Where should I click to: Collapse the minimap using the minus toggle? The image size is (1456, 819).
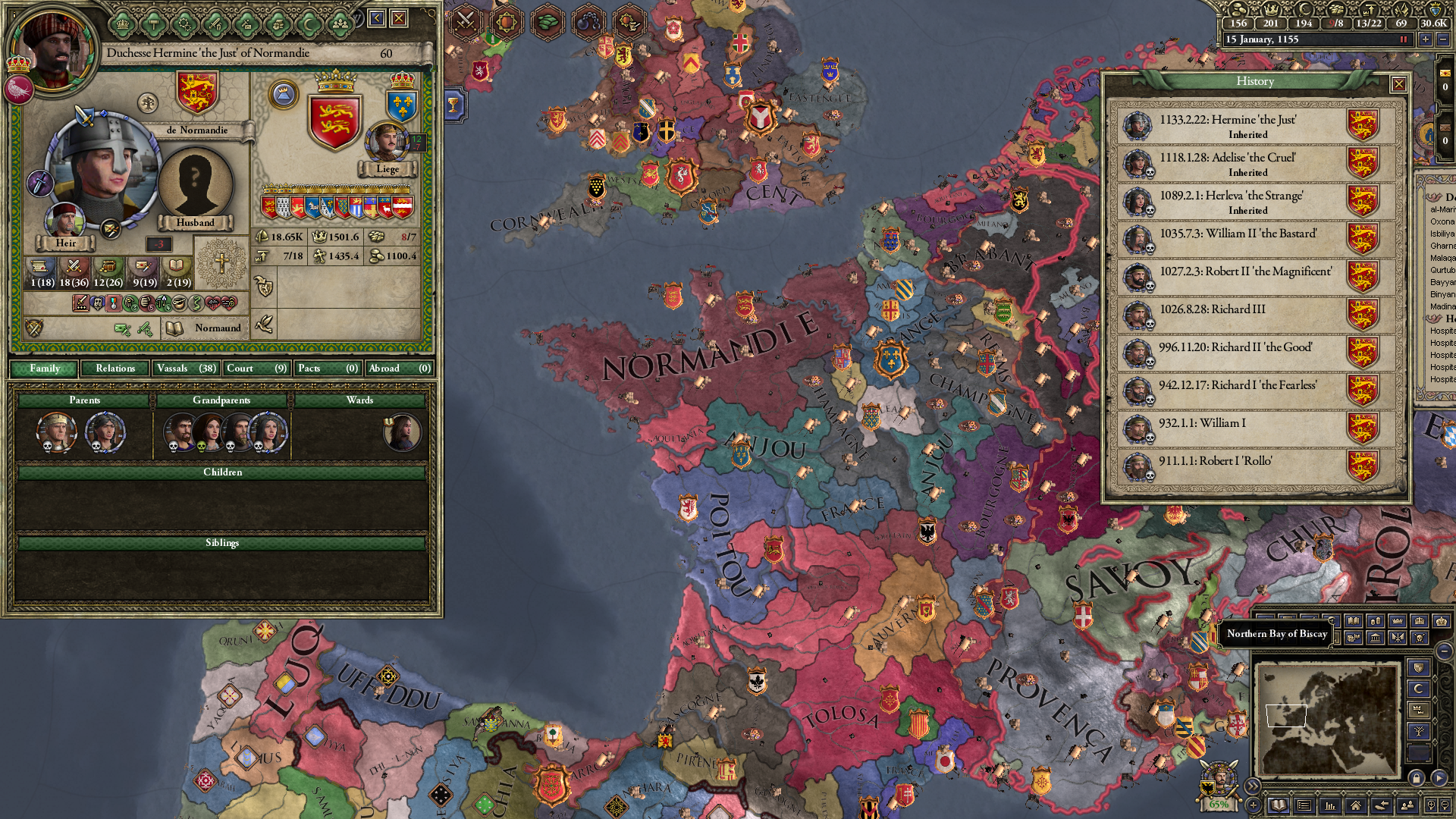coord(1445,653)
